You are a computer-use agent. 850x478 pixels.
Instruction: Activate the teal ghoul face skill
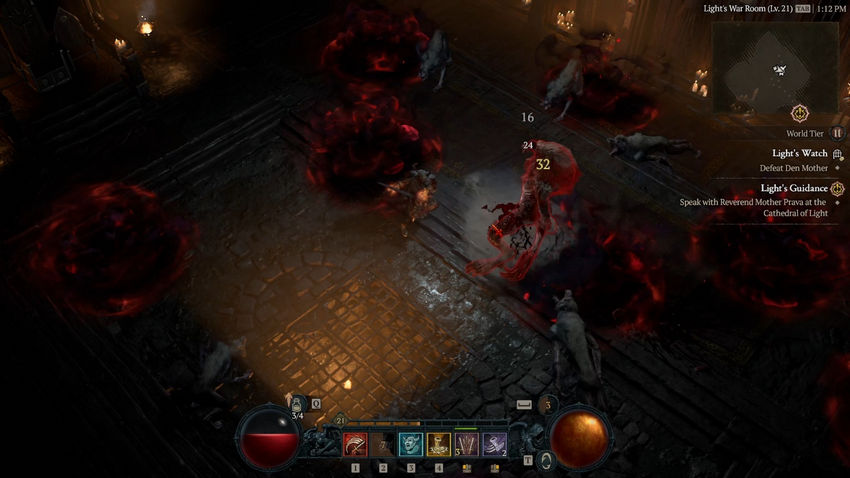click(411, 444)
